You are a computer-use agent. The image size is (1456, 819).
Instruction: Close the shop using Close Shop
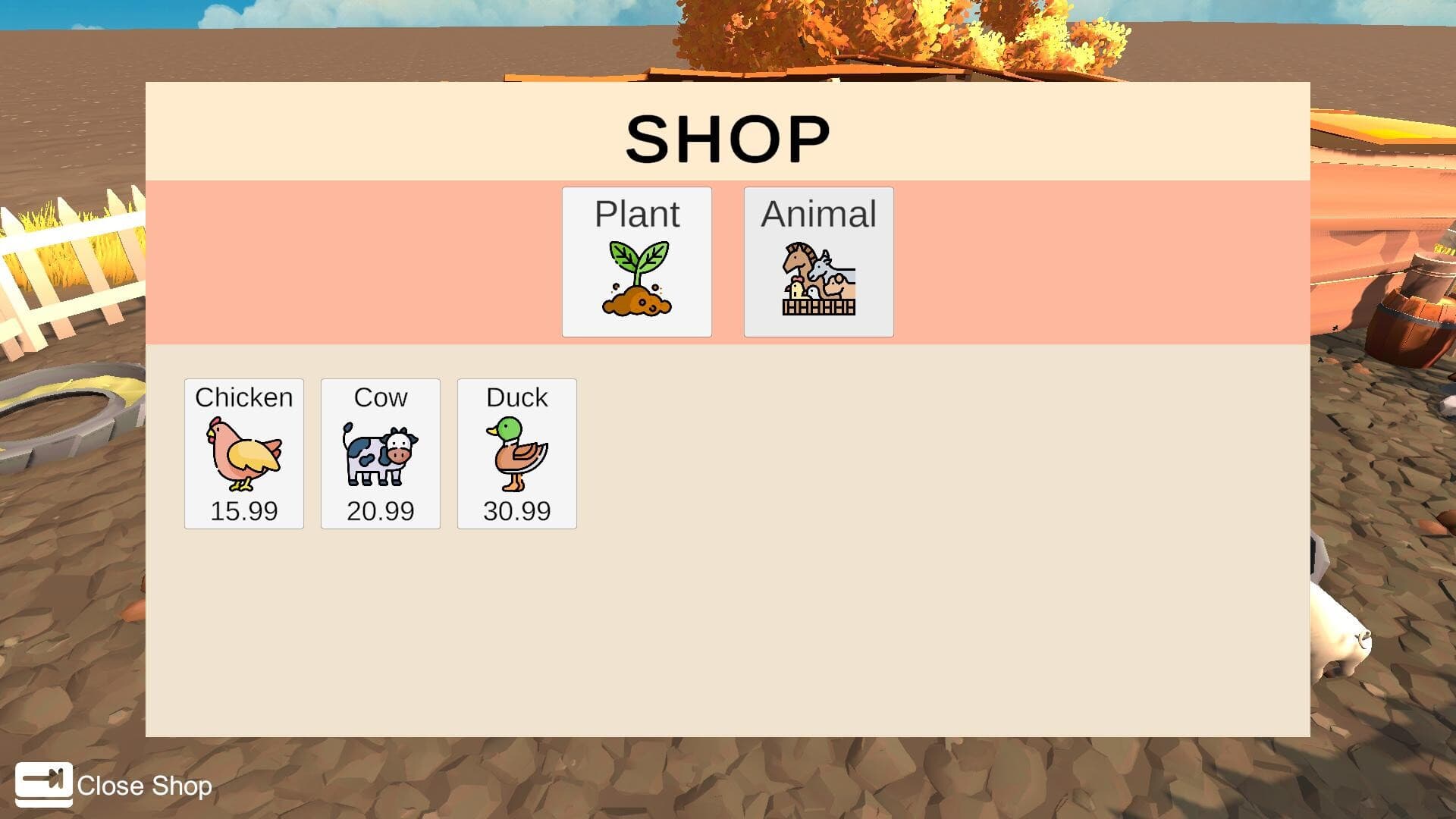coord(145,786)
